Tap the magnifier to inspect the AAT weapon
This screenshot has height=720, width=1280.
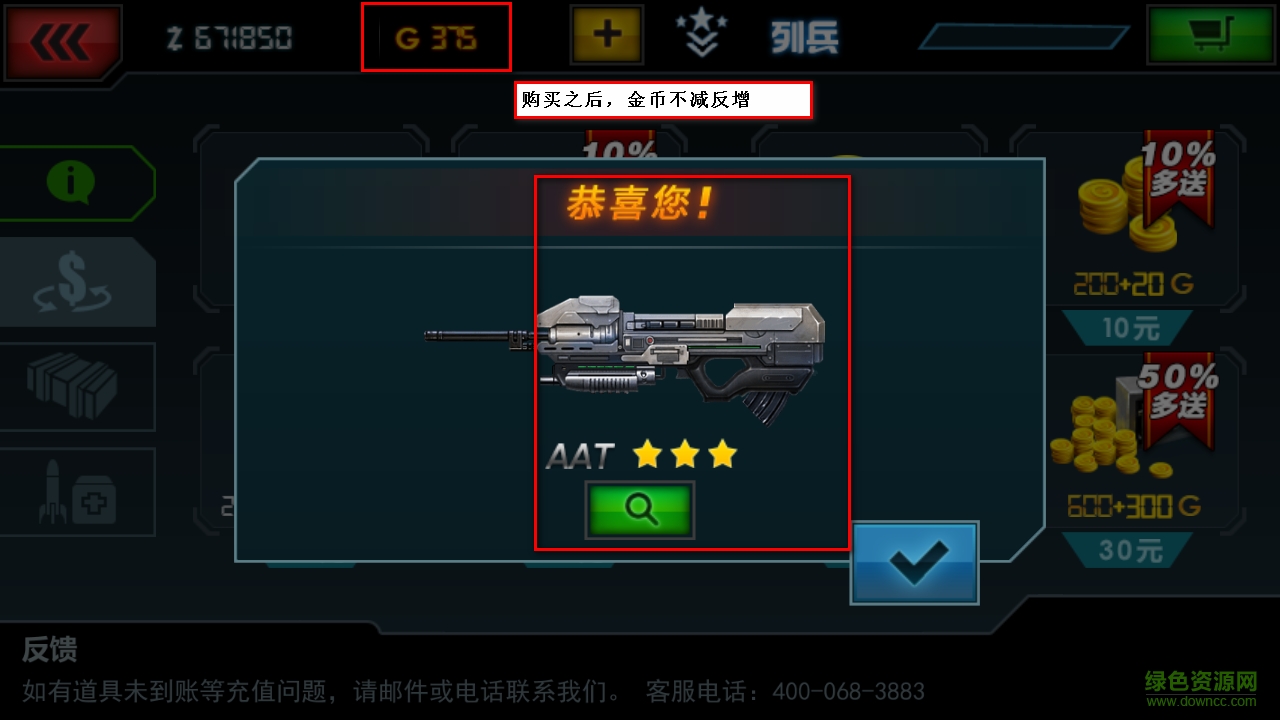point(641,508)
